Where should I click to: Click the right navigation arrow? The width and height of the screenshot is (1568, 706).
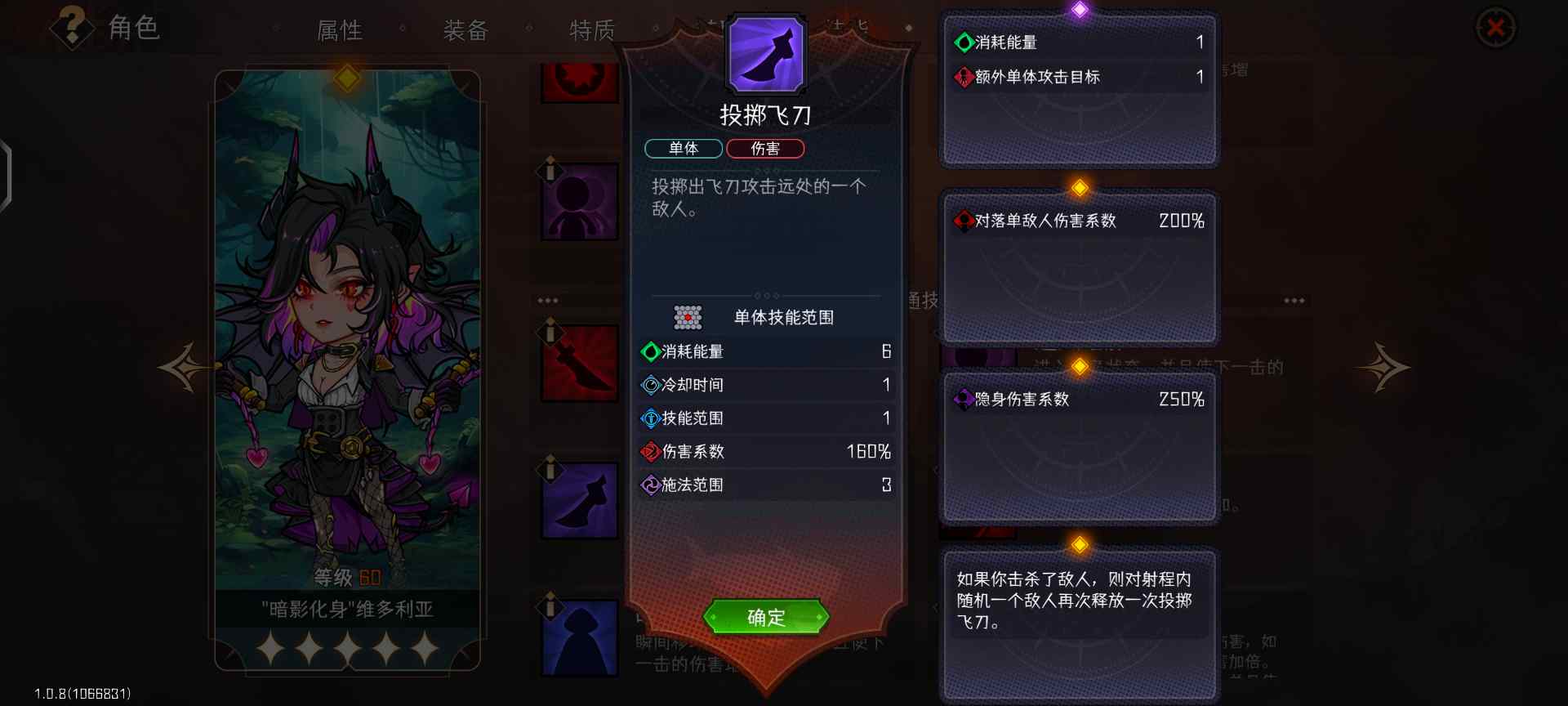[1387, 368]
